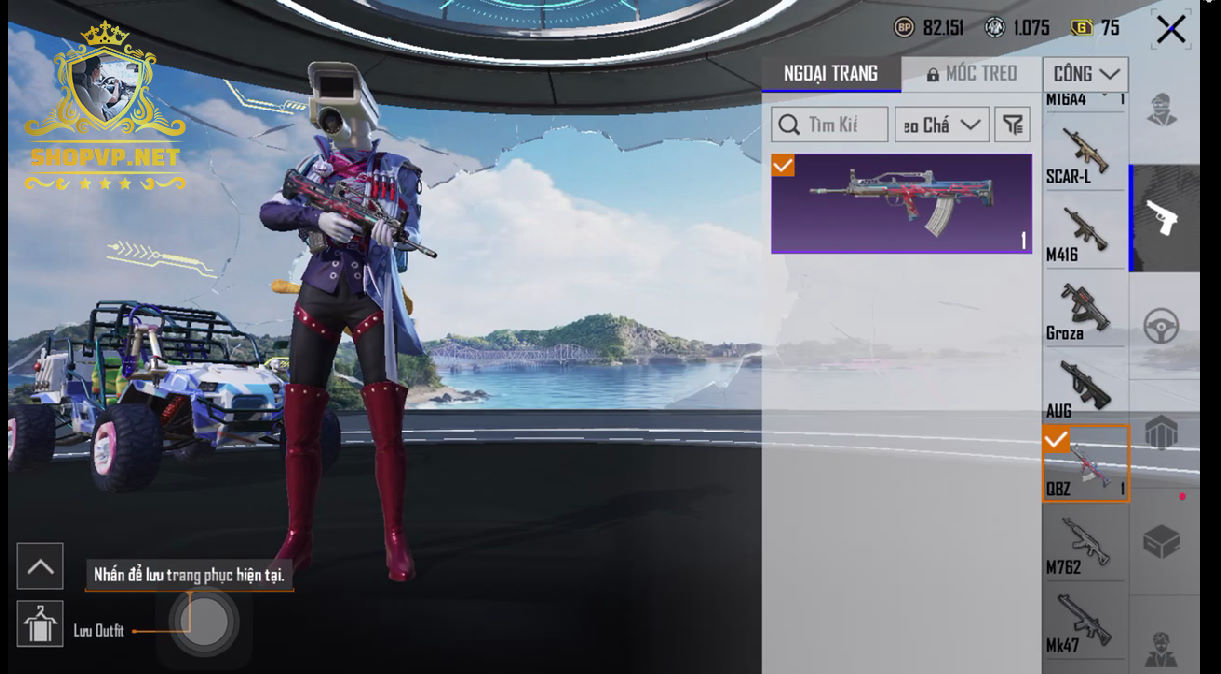Image resolution: width=1221 pixels, height=674 pixels.
Task: Open the character head category icon
Action: click(x=1162, y=110)
